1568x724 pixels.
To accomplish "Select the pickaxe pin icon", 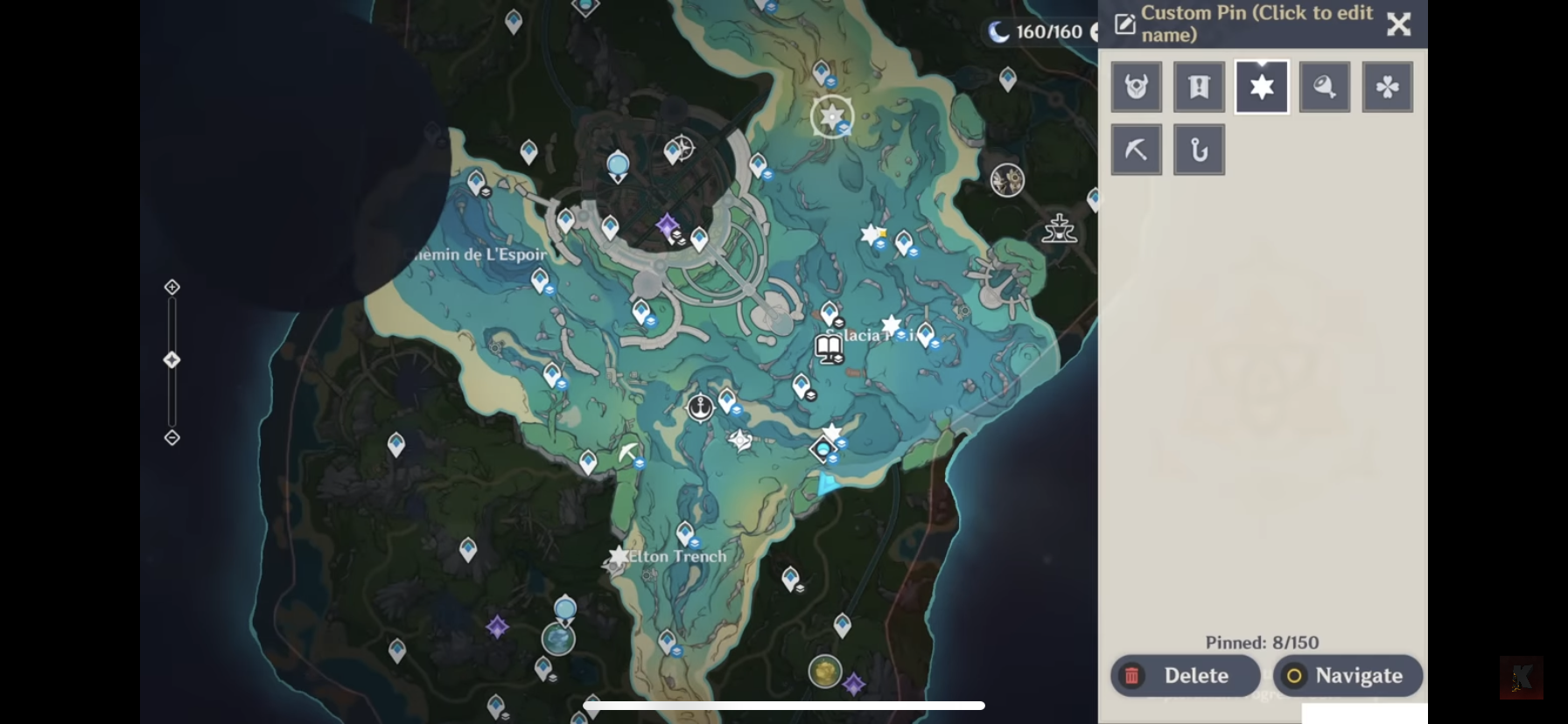I will pos(1136,149).
